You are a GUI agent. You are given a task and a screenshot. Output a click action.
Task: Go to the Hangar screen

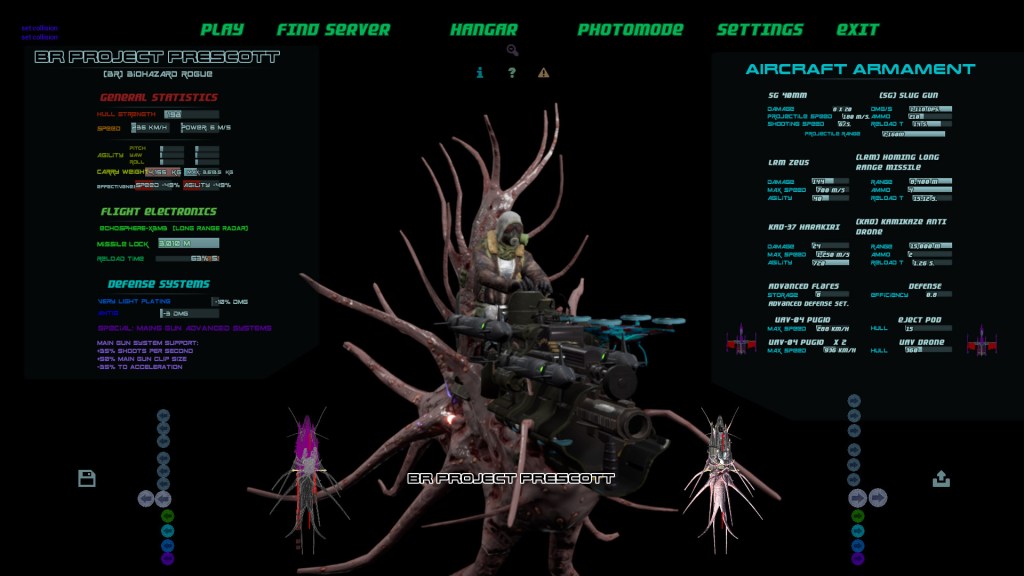[483, 30]
